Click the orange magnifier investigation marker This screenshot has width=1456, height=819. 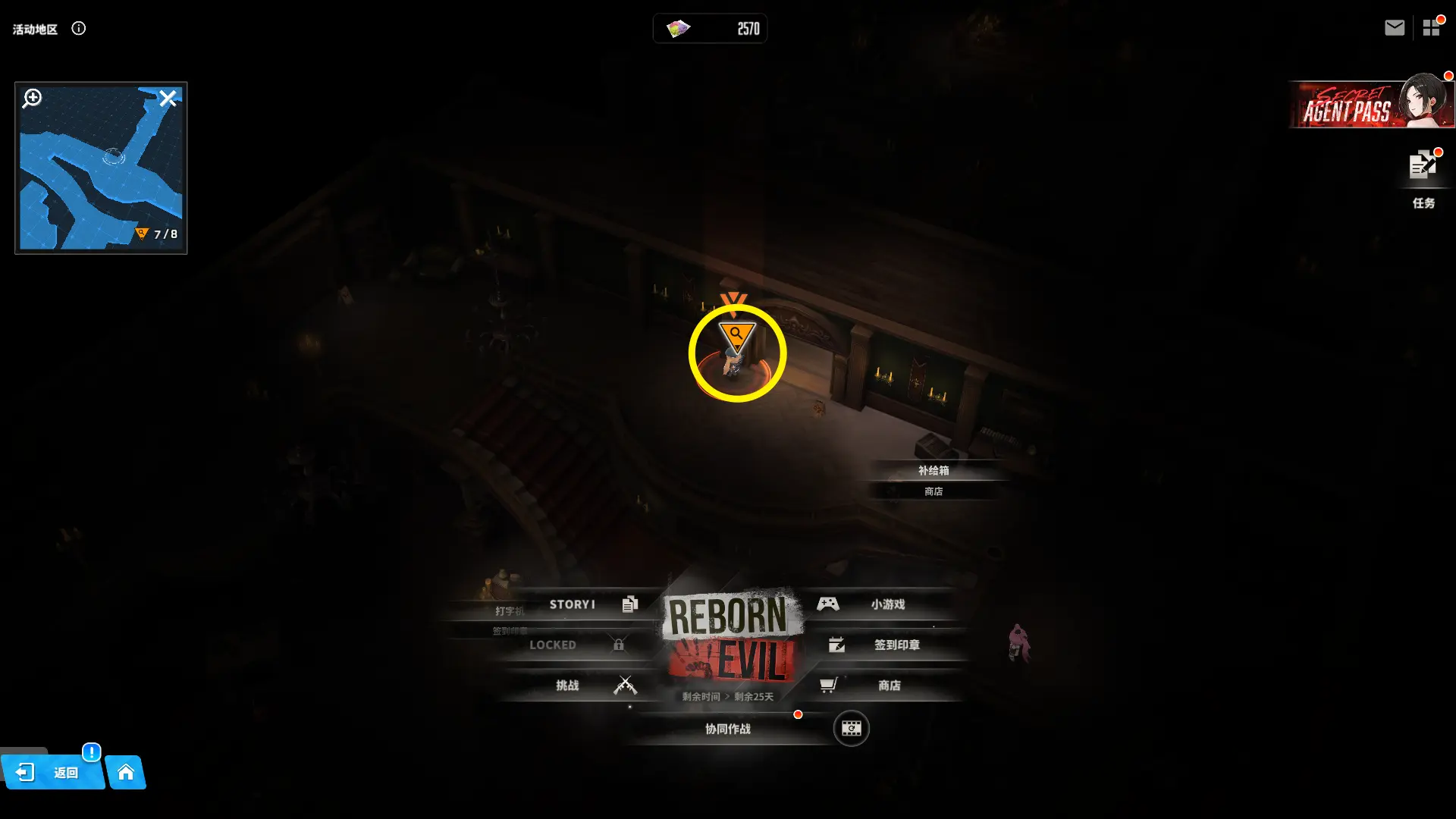(736, 334)
